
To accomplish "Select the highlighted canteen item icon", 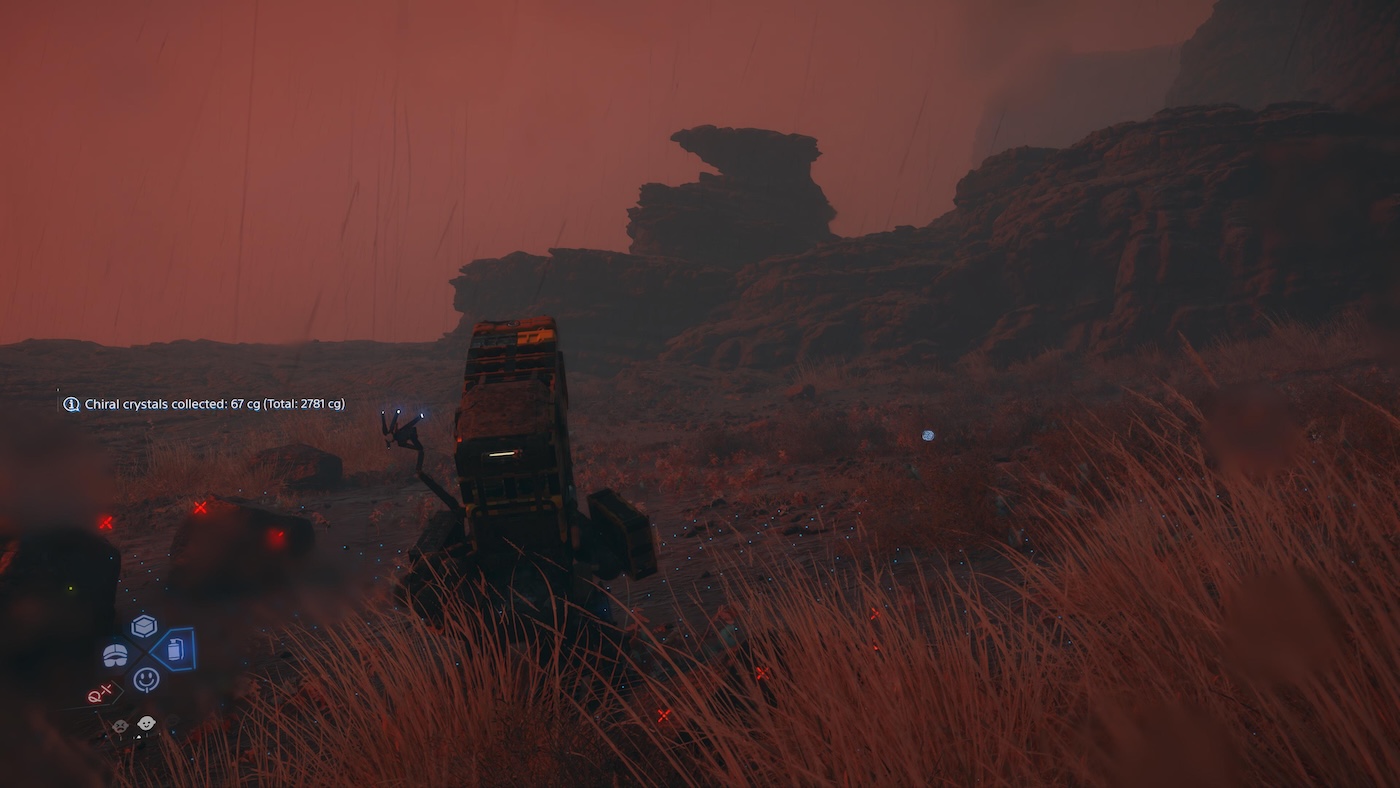I will click(175, 650).
